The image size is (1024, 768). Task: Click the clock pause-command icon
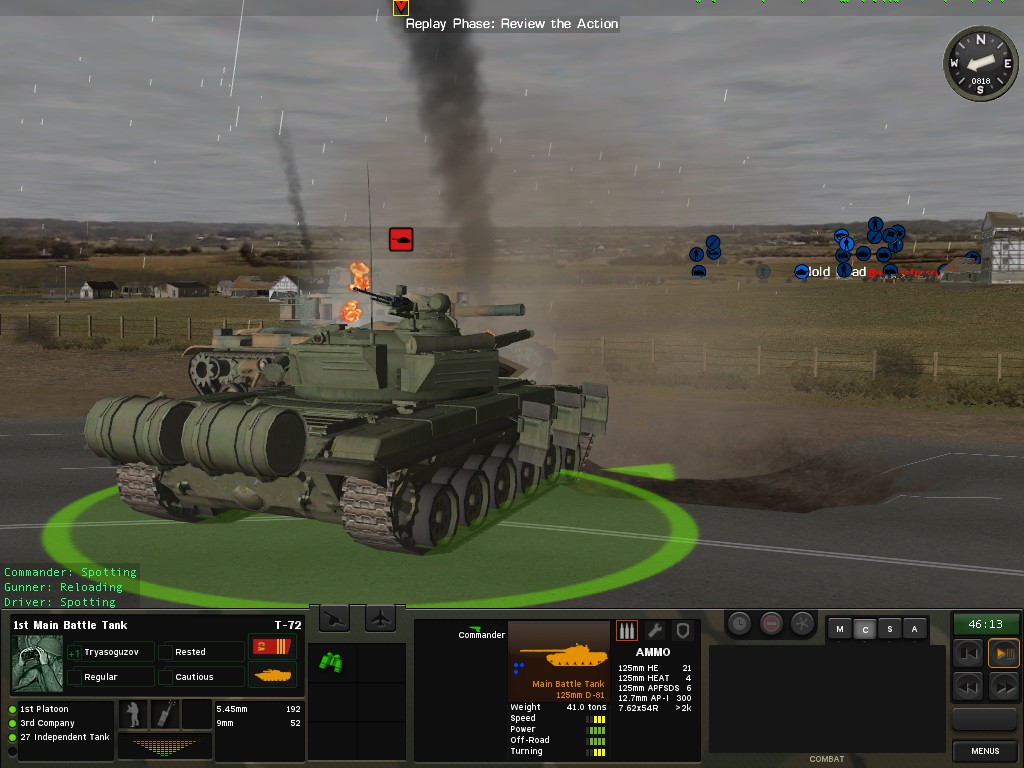(x=739, y=623)
